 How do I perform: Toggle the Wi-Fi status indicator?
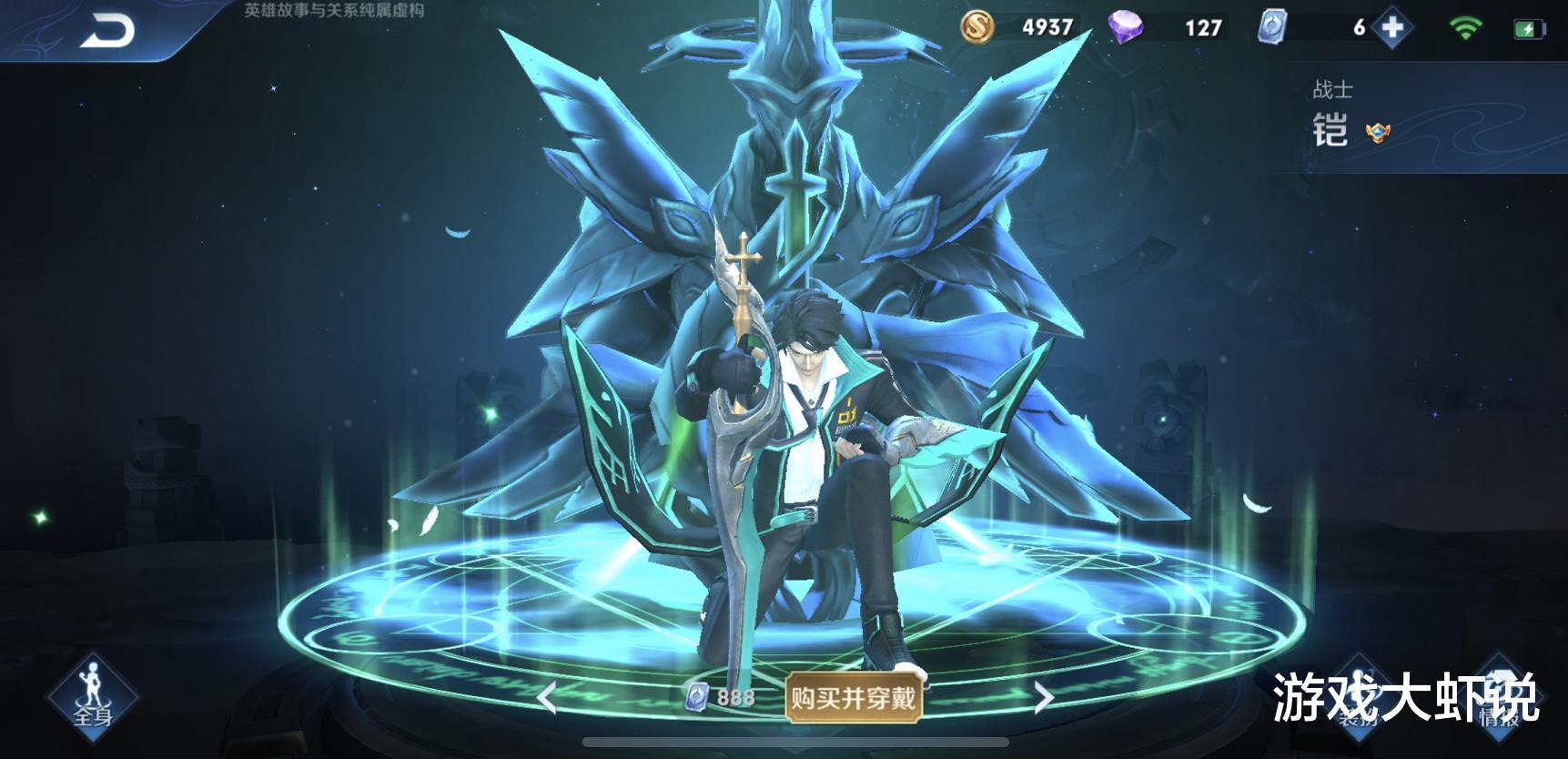[x=1467, y=25]
